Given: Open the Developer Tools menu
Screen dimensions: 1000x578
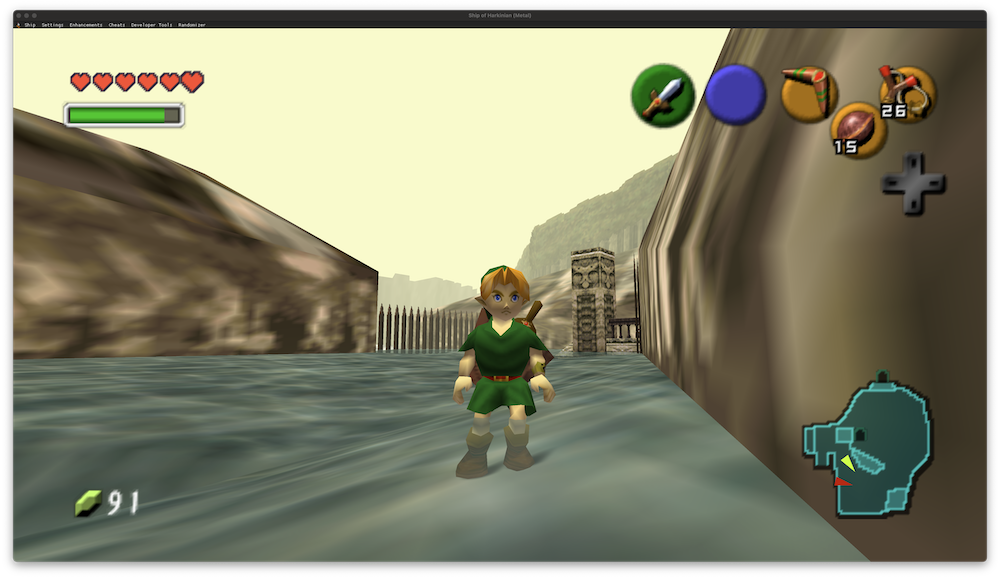Looking at the screenshot, I should [x=151, y=25].
